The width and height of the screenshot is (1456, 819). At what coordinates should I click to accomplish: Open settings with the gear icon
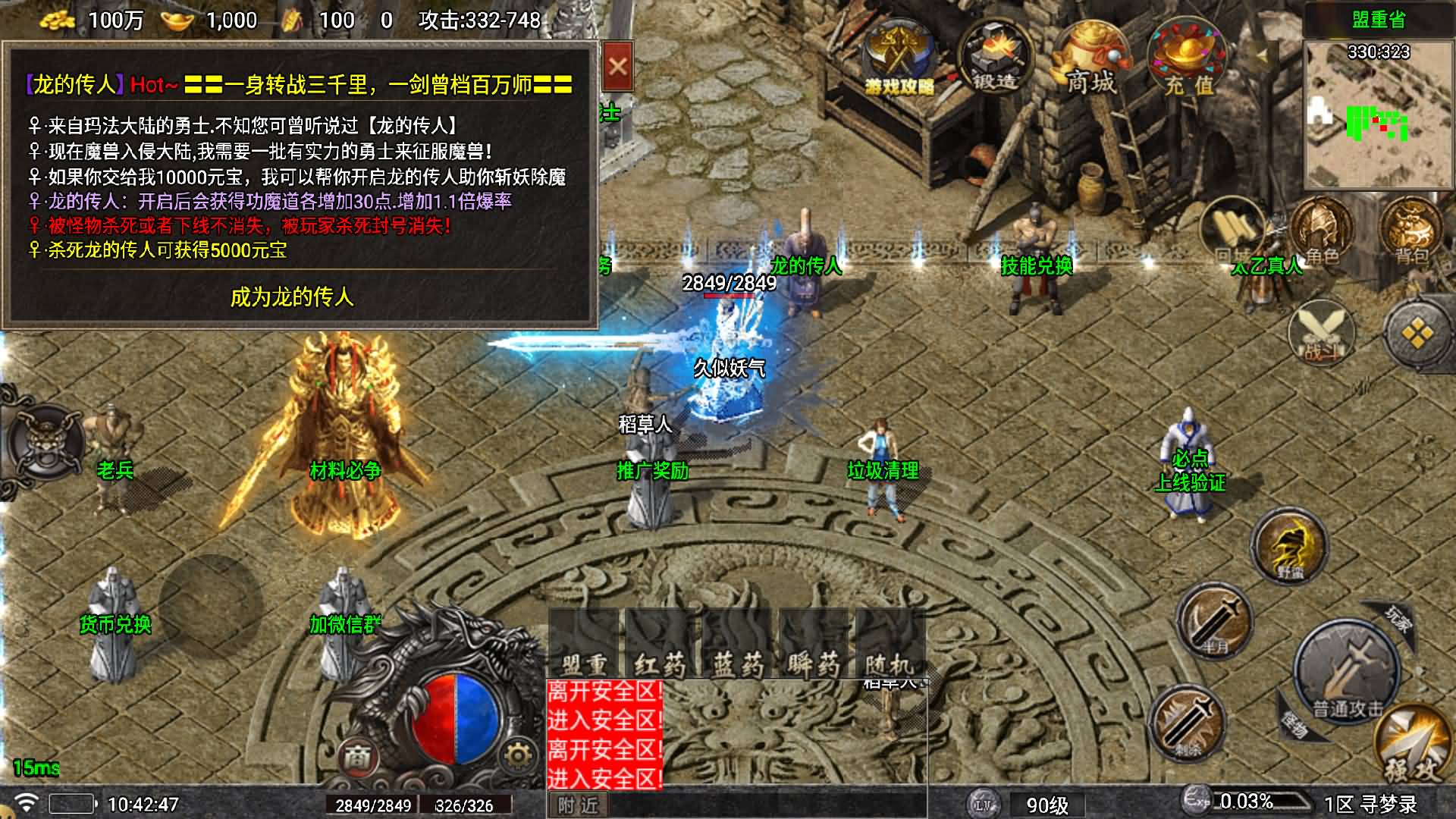point(518,755)
